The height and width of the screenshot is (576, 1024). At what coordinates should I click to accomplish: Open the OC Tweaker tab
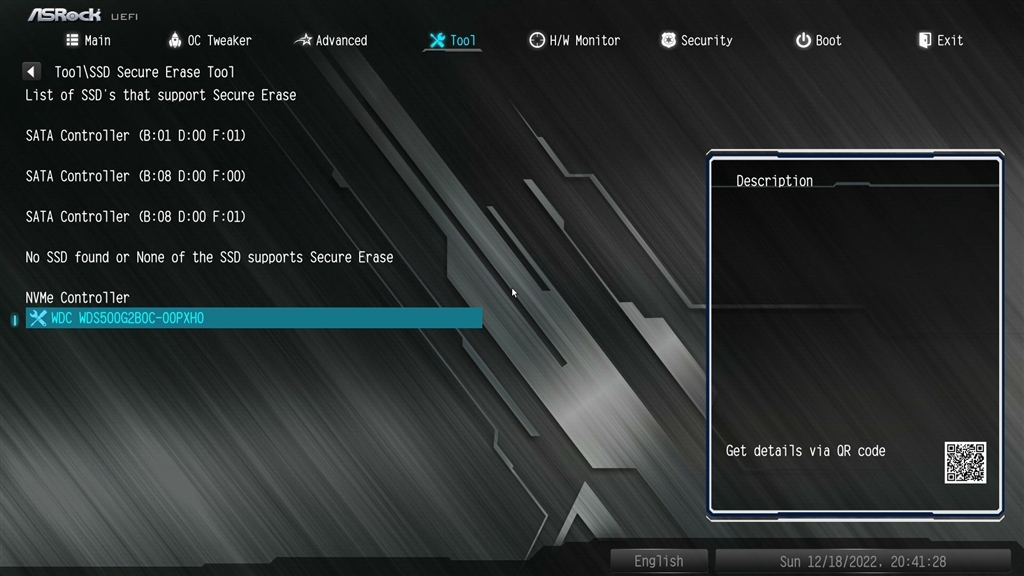pos(209,40)
